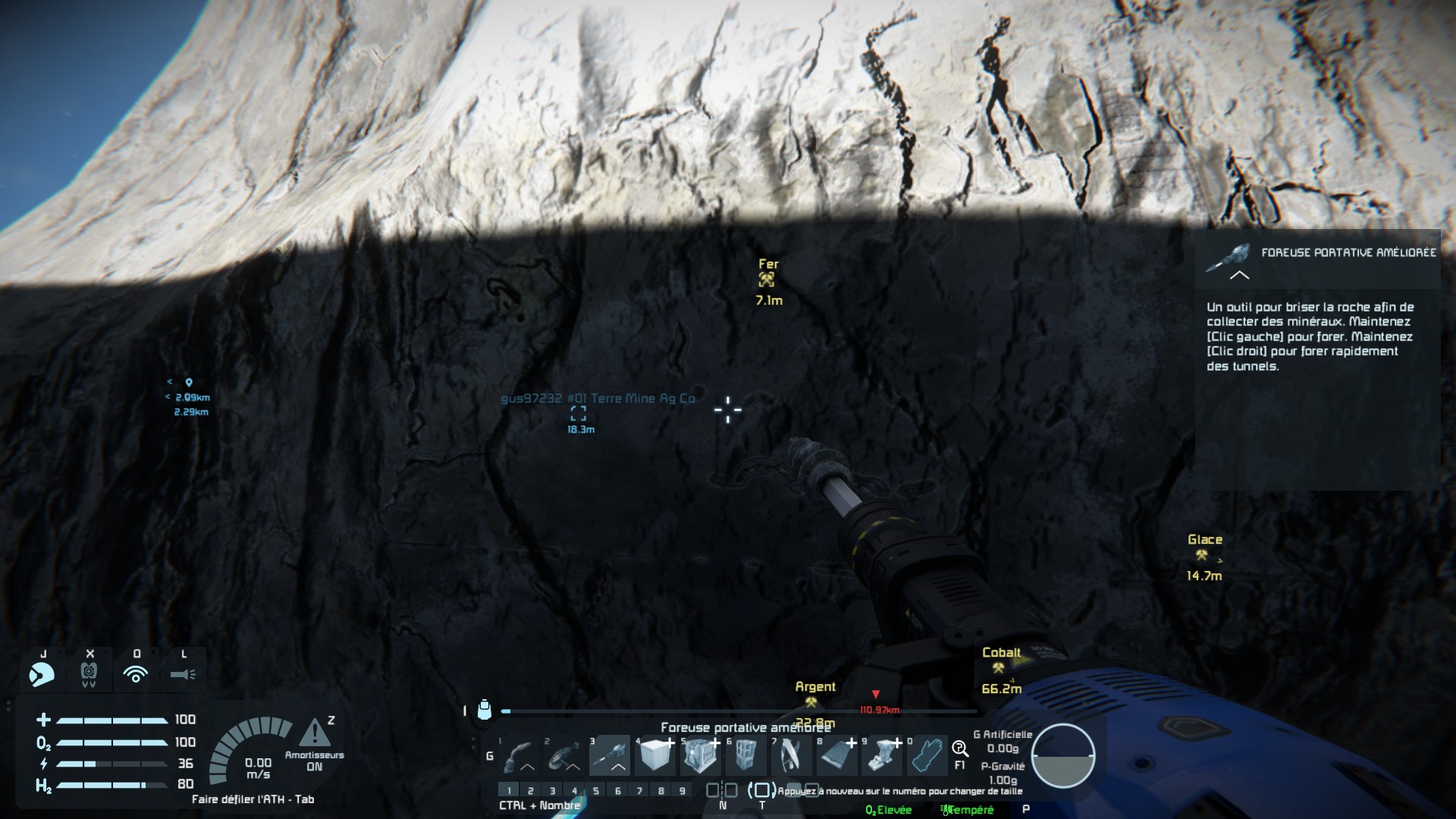The height and width of the screenshot is (819, 1456).
Task: Select the hand drill in hotbar slot 3
Action: pyautogui.click(x=610, y=755)
